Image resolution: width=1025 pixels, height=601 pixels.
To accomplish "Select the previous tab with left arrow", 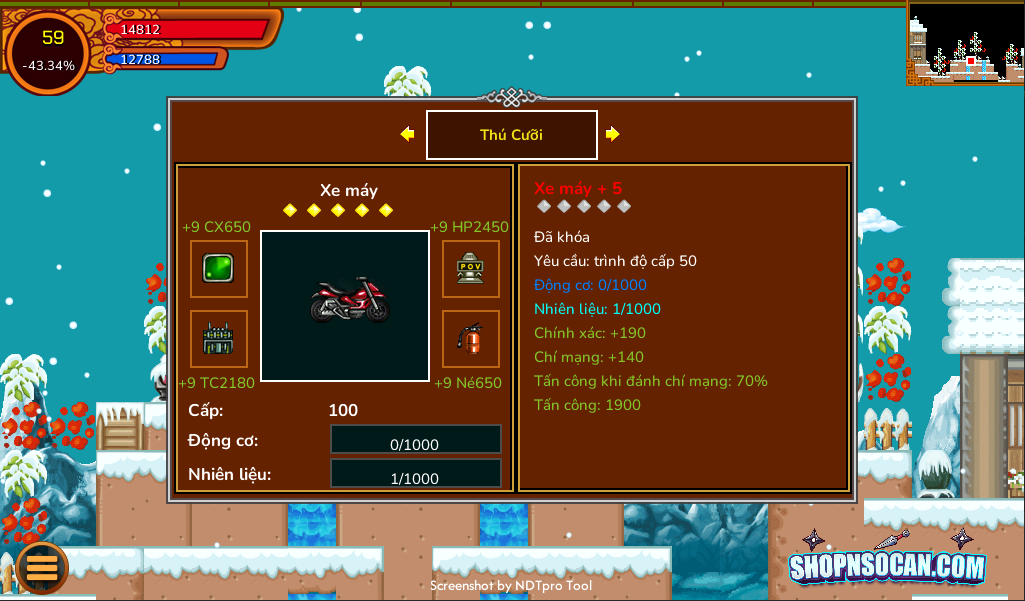I will coord(407,134).
